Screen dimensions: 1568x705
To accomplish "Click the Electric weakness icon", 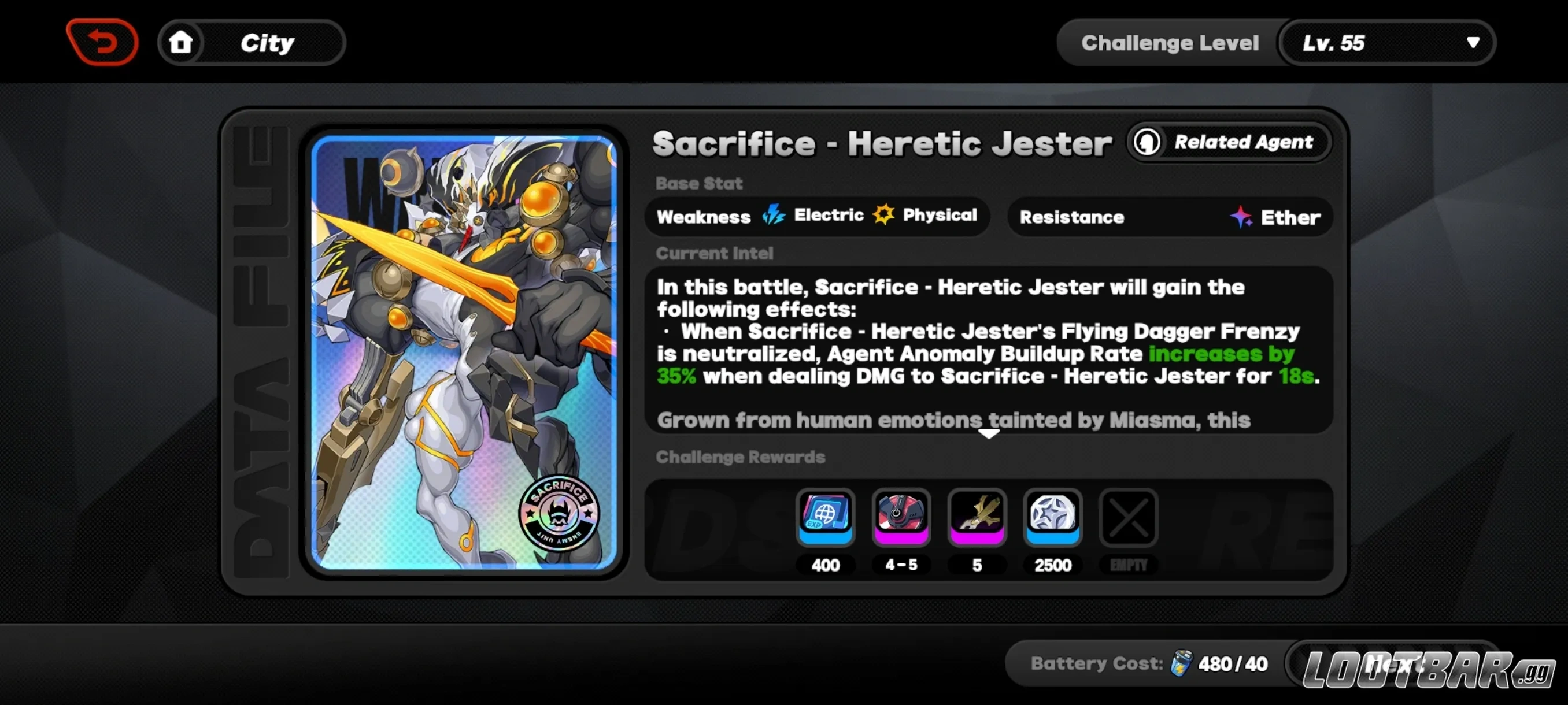I will (x=774, y=215).
